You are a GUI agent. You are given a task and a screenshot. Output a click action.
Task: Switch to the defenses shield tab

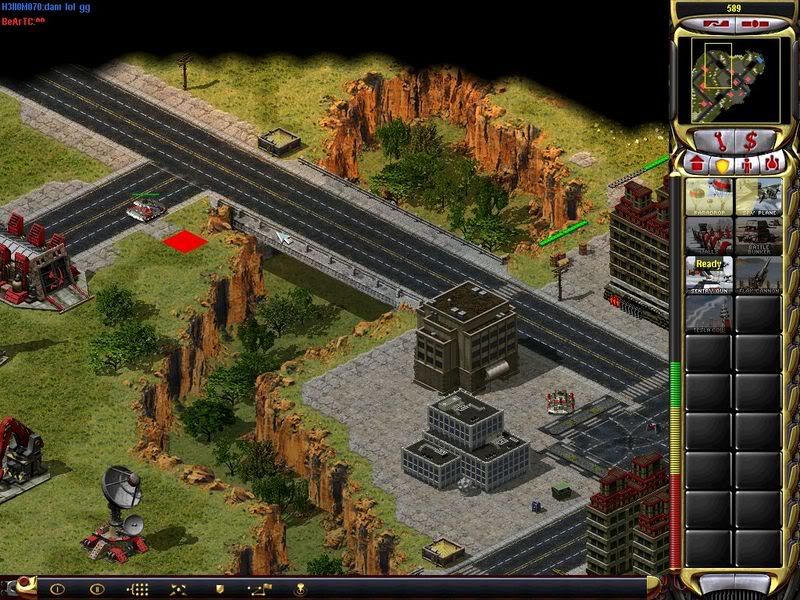(721, 163)
